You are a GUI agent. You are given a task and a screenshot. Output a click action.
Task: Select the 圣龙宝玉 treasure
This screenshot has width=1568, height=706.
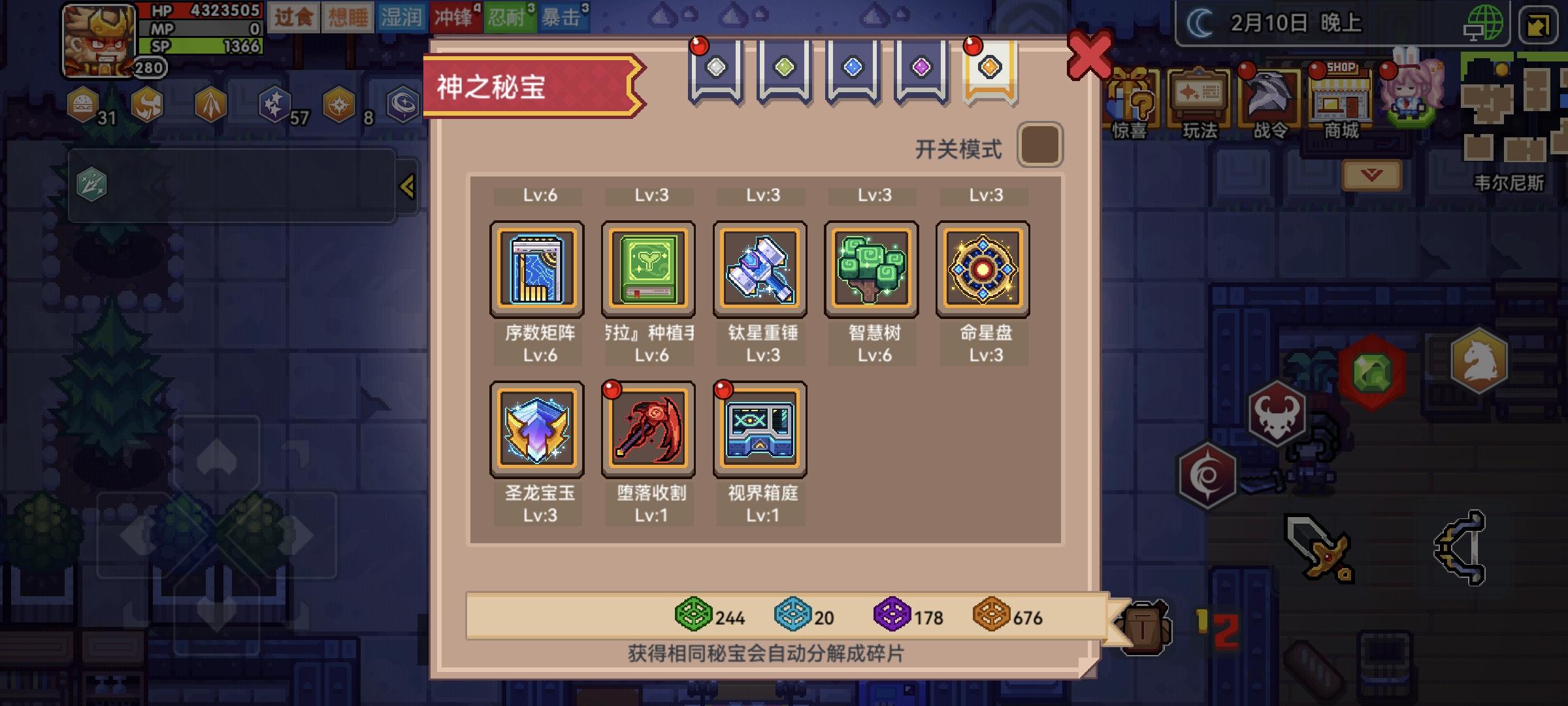click(538, 429)
